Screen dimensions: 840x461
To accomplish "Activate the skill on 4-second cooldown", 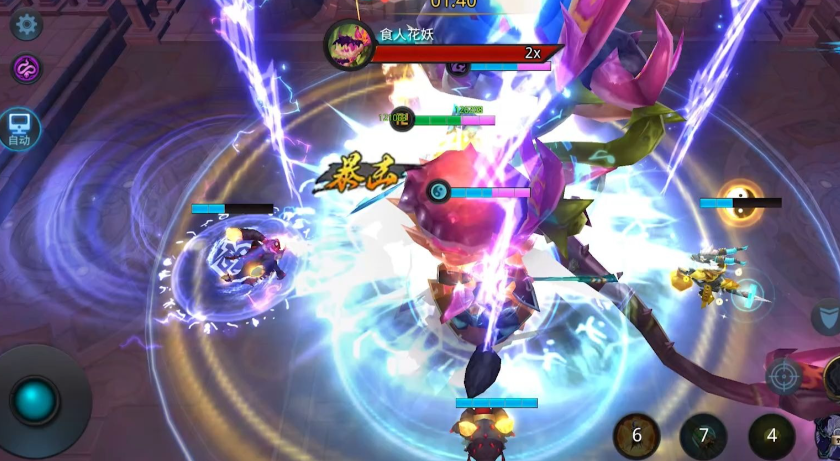I will point(771,436).
